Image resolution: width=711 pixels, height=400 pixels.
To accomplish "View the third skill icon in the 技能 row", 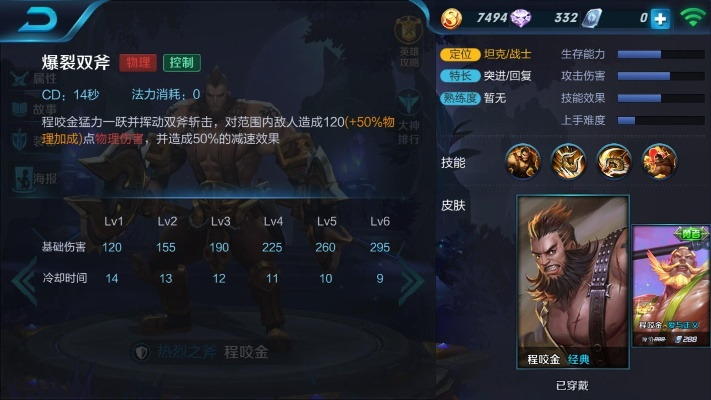I will point(614,161).
